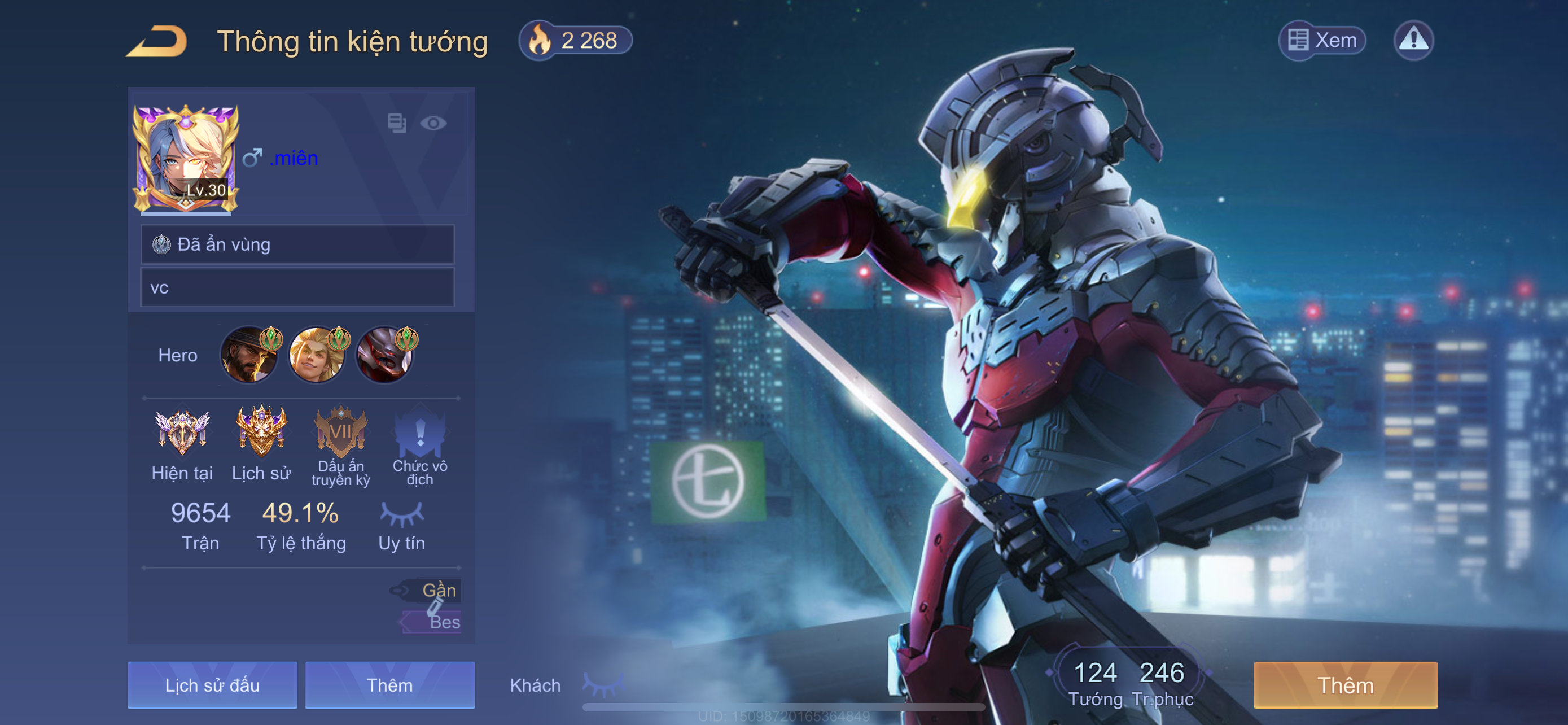
Task: Select the dark armored hero portrait
Action: click(385, 356)
